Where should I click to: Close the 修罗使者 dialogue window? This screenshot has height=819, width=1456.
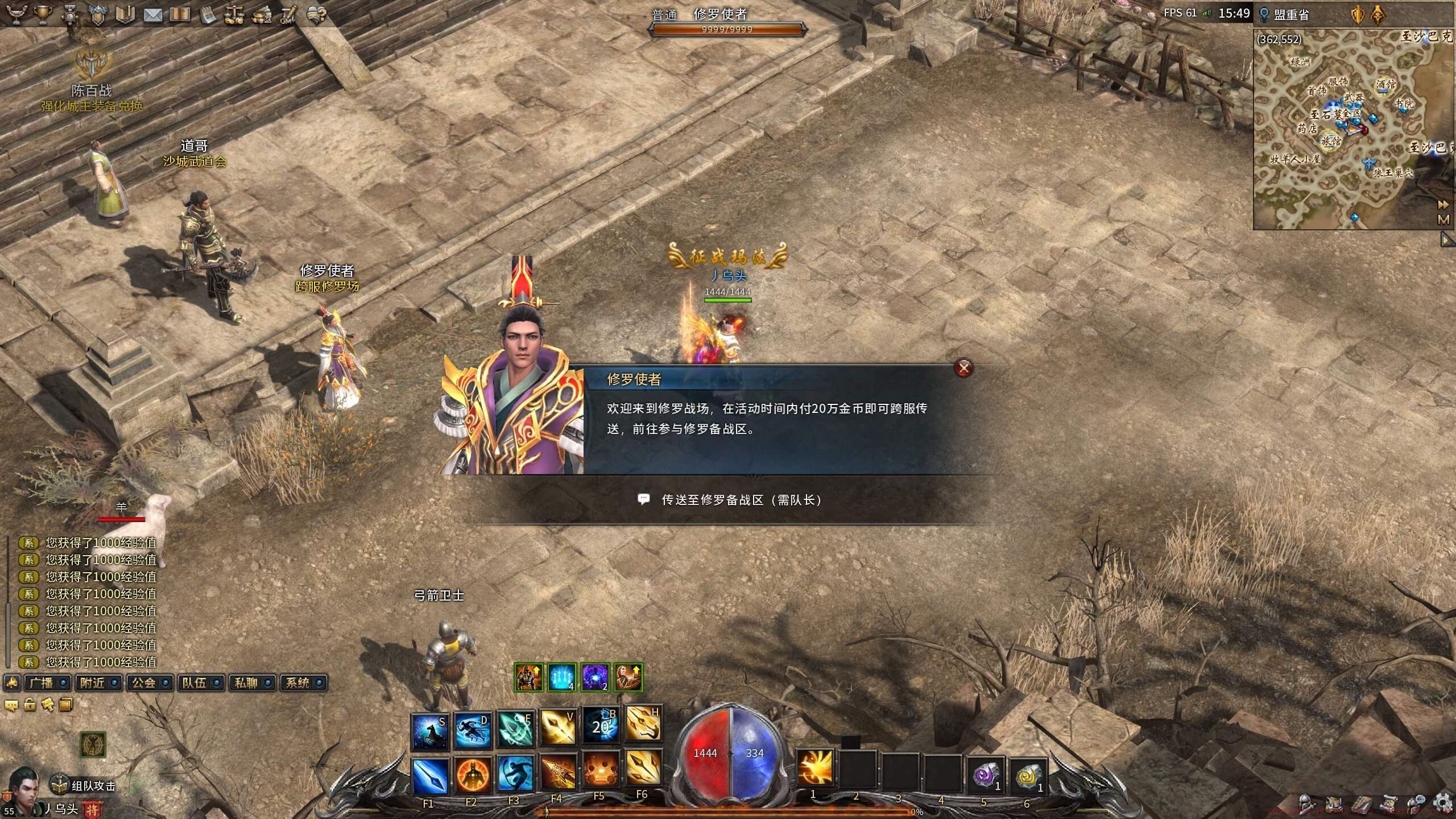pos(963,368)
